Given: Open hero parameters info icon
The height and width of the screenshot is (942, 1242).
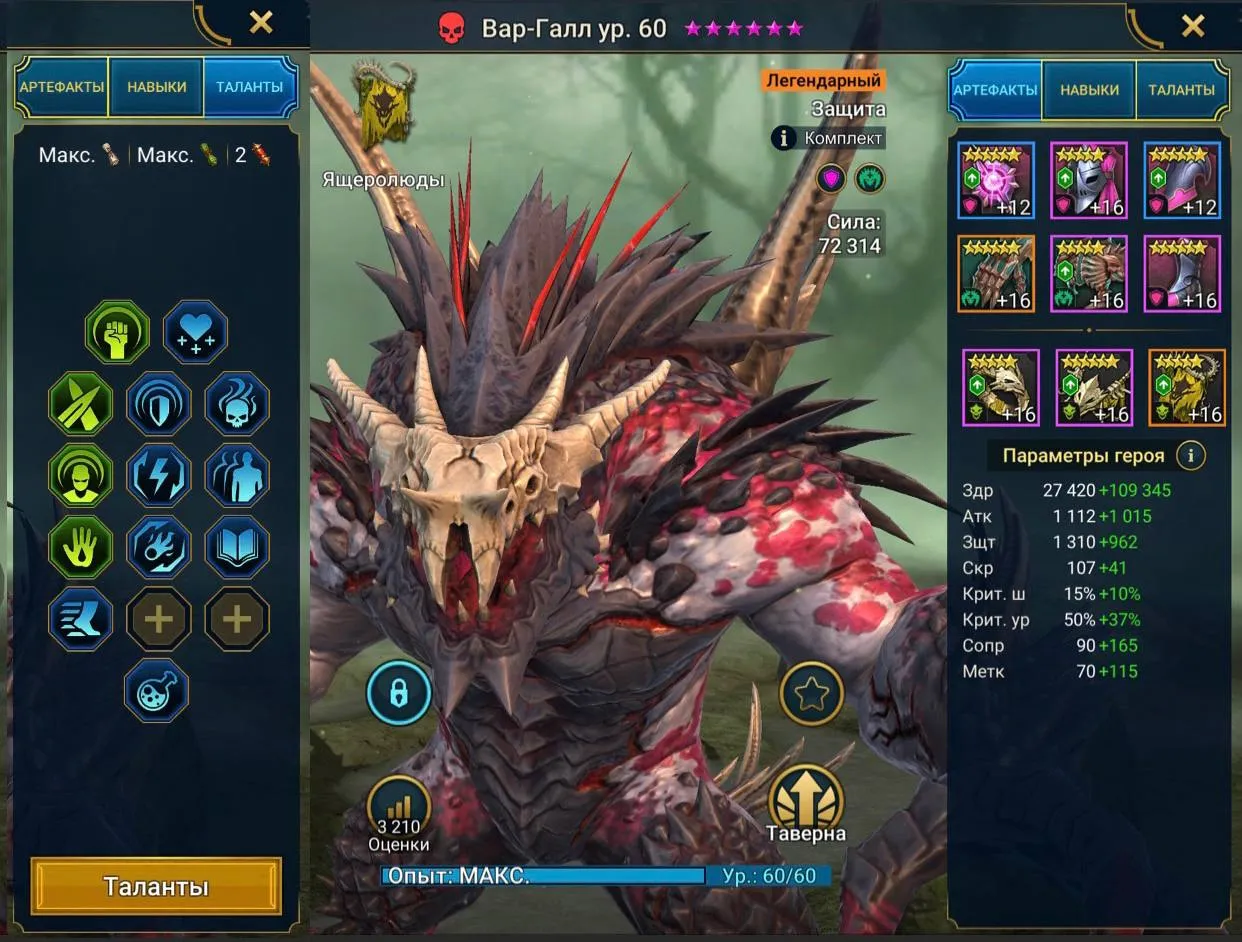Looking at the screenshot, I should click(1190, 456).
